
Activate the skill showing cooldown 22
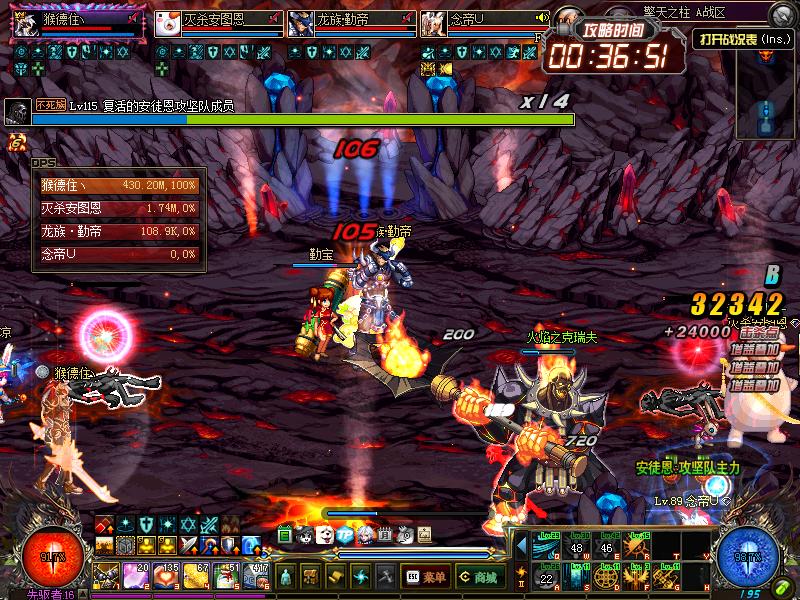(548, 576)
